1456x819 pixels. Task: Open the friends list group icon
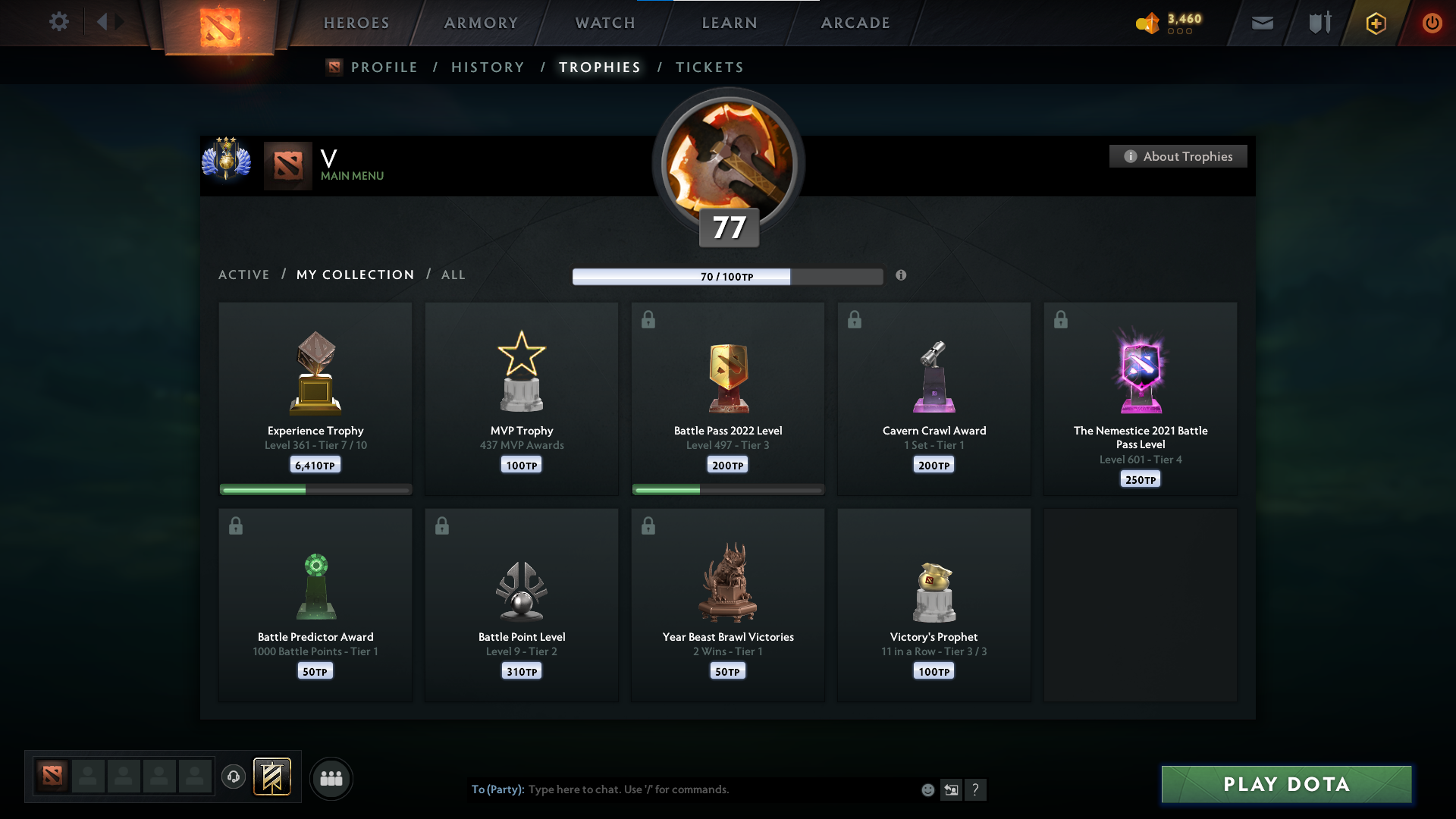point(331,778)
